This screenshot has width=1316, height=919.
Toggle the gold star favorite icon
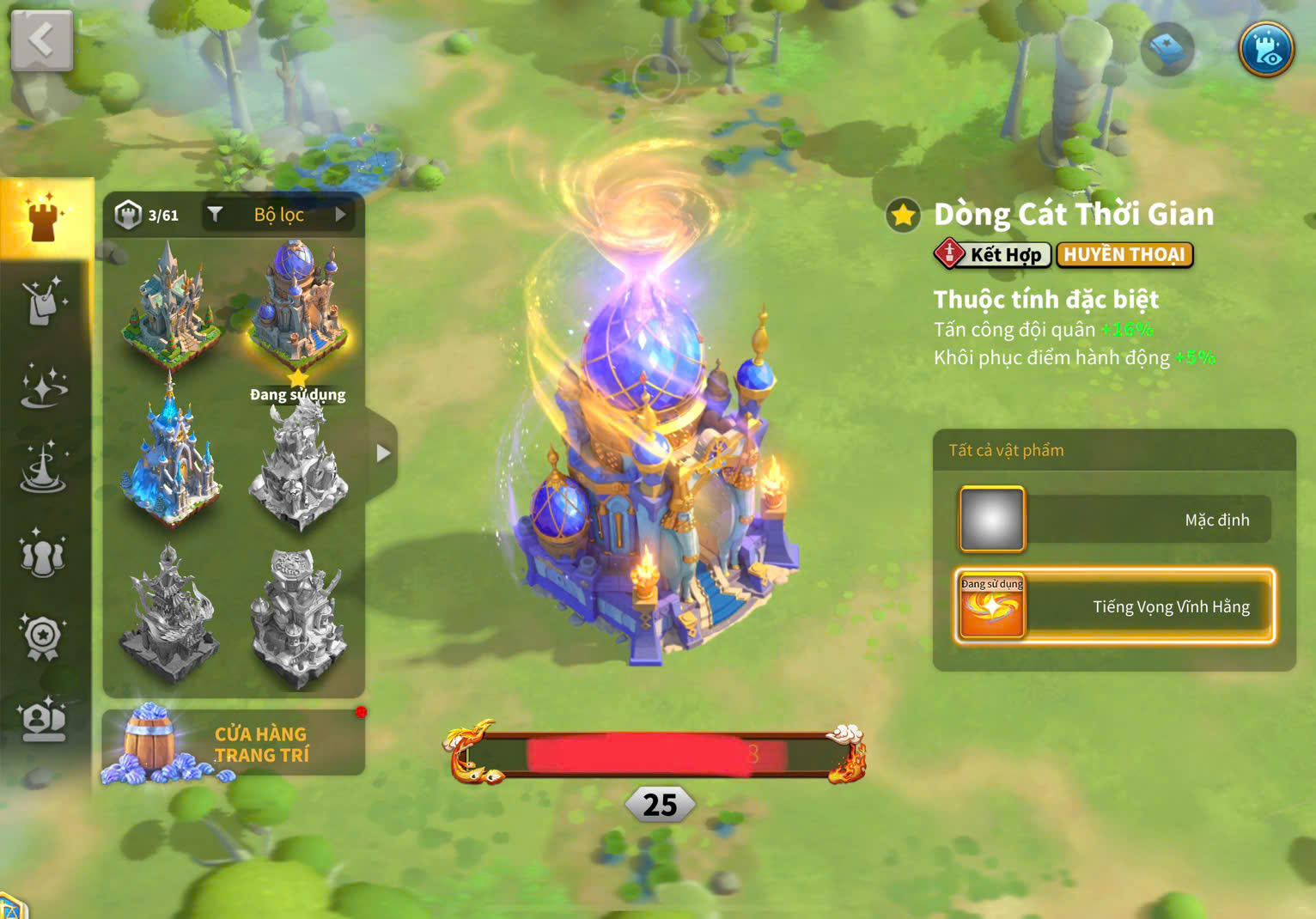pos(903,215)
